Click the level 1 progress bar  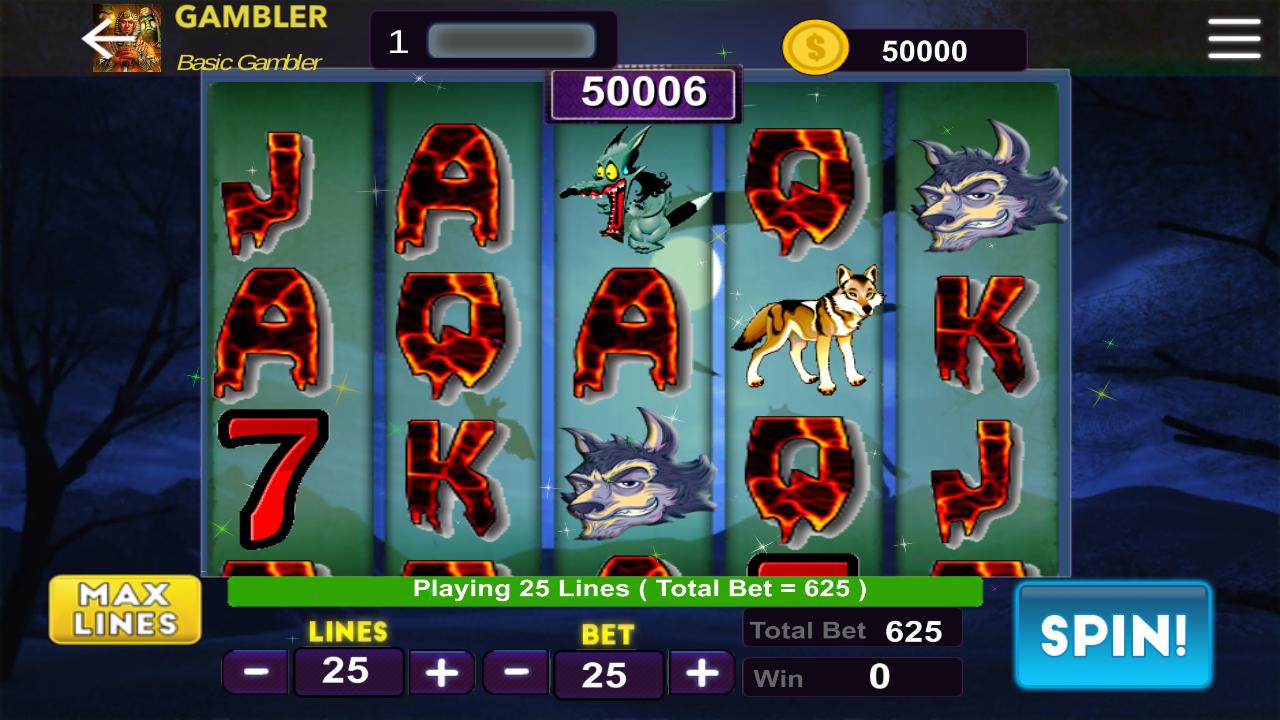click(x=510, y=40)
